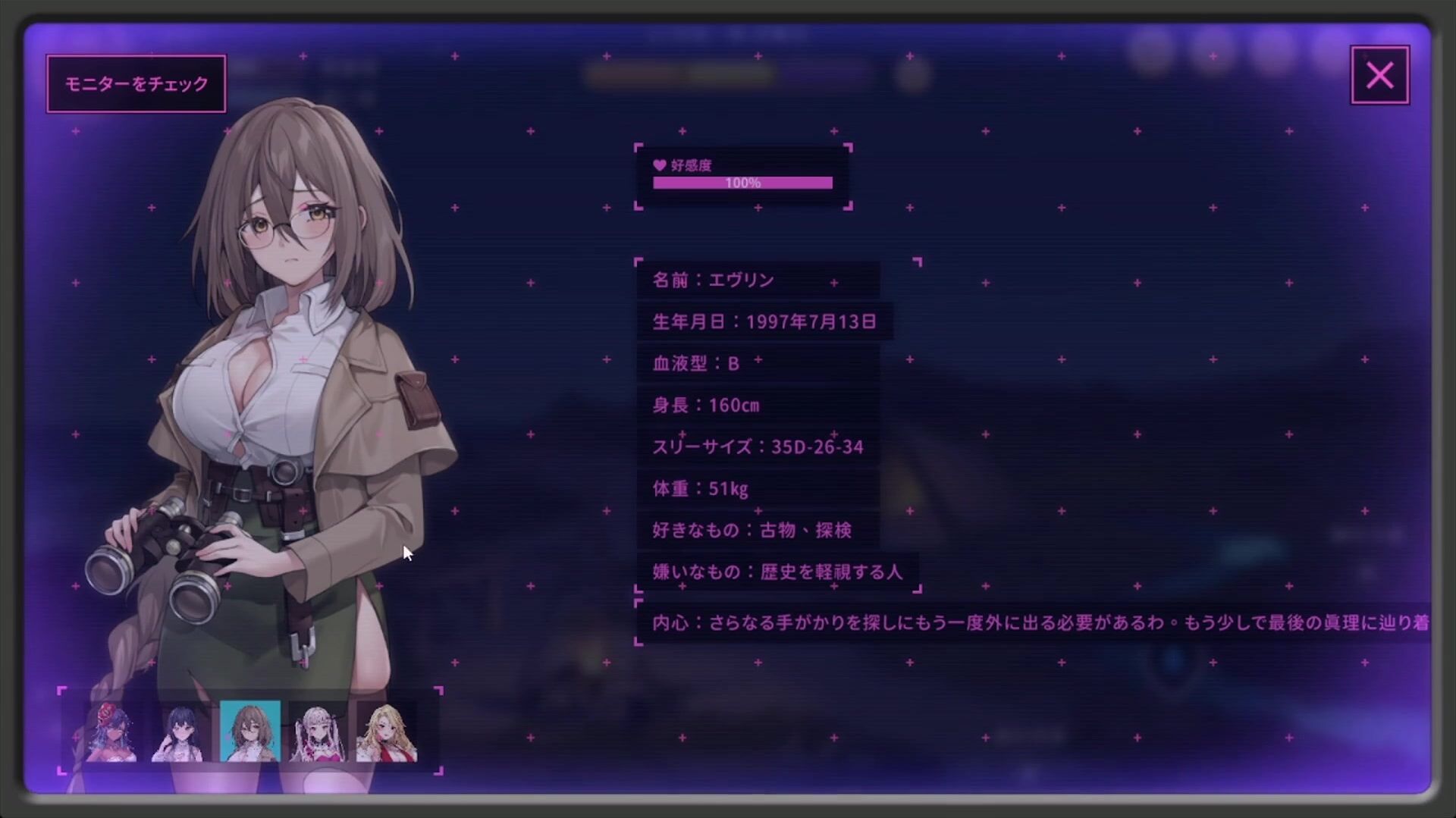Viewport: 1456px width, 818px height.
Task: Click the モニターをチェック button
Action: (136, 83)
